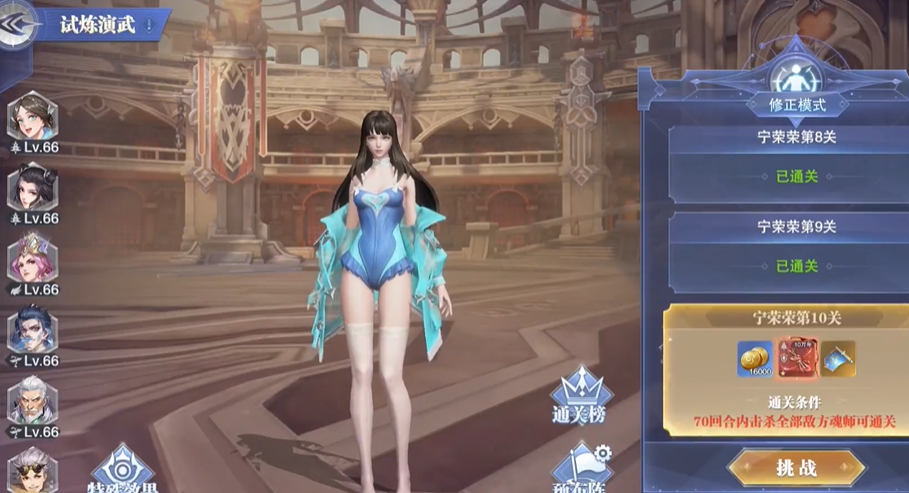The image size is (909, 493).
Task: Inspect the red box reward icon
Action: click(x=797, y=358)
